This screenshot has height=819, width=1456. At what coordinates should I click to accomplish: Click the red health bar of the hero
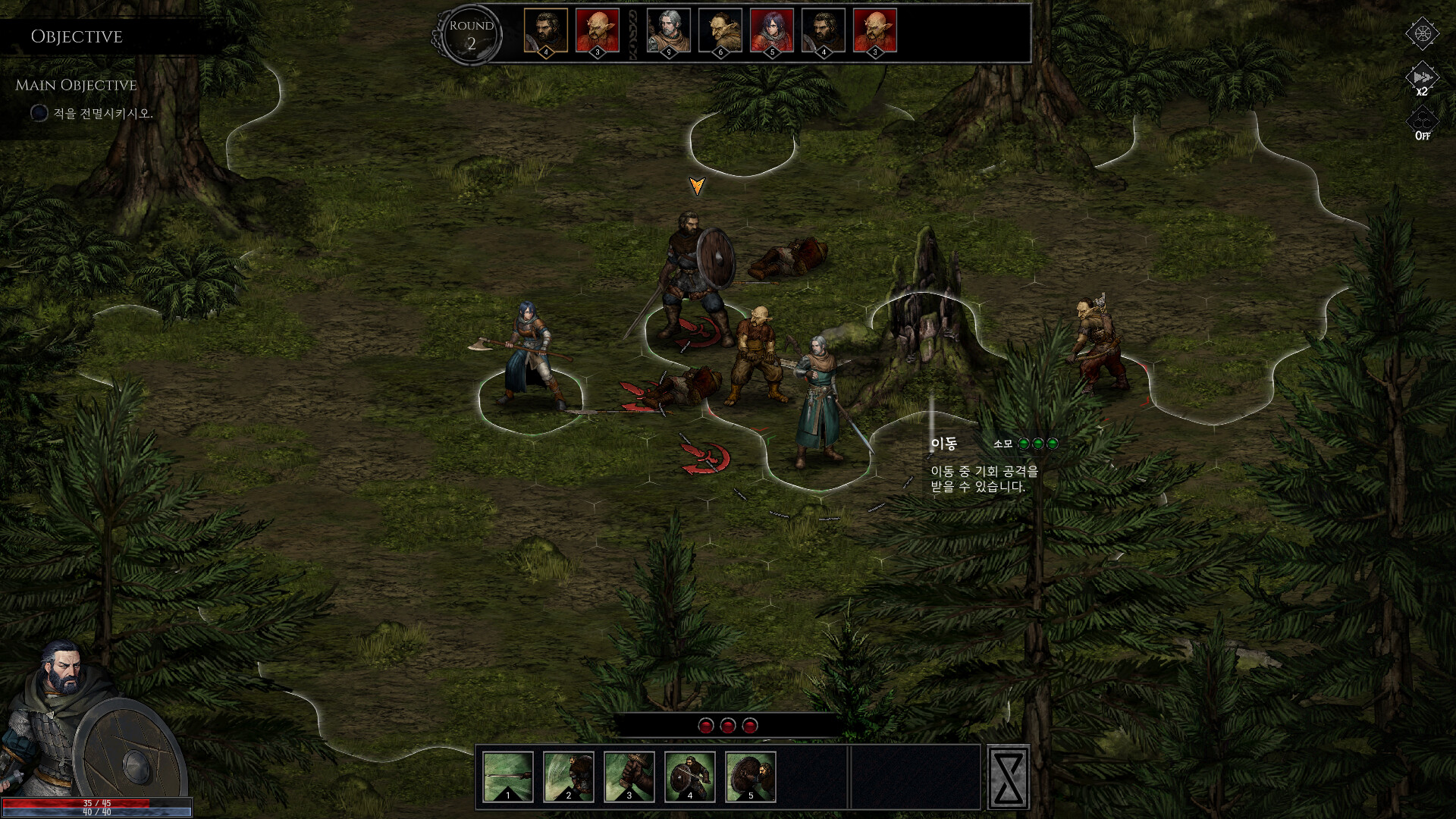(x=95, y=804)
